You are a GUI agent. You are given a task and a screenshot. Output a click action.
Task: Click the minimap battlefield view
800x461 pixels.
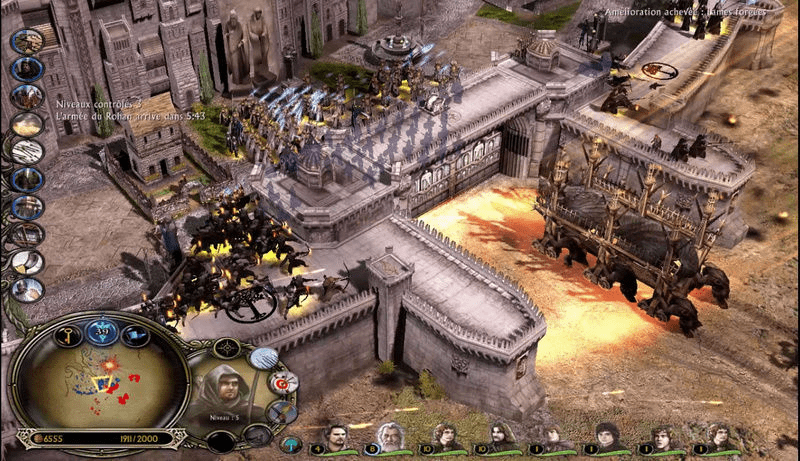(x=95, y=383)
